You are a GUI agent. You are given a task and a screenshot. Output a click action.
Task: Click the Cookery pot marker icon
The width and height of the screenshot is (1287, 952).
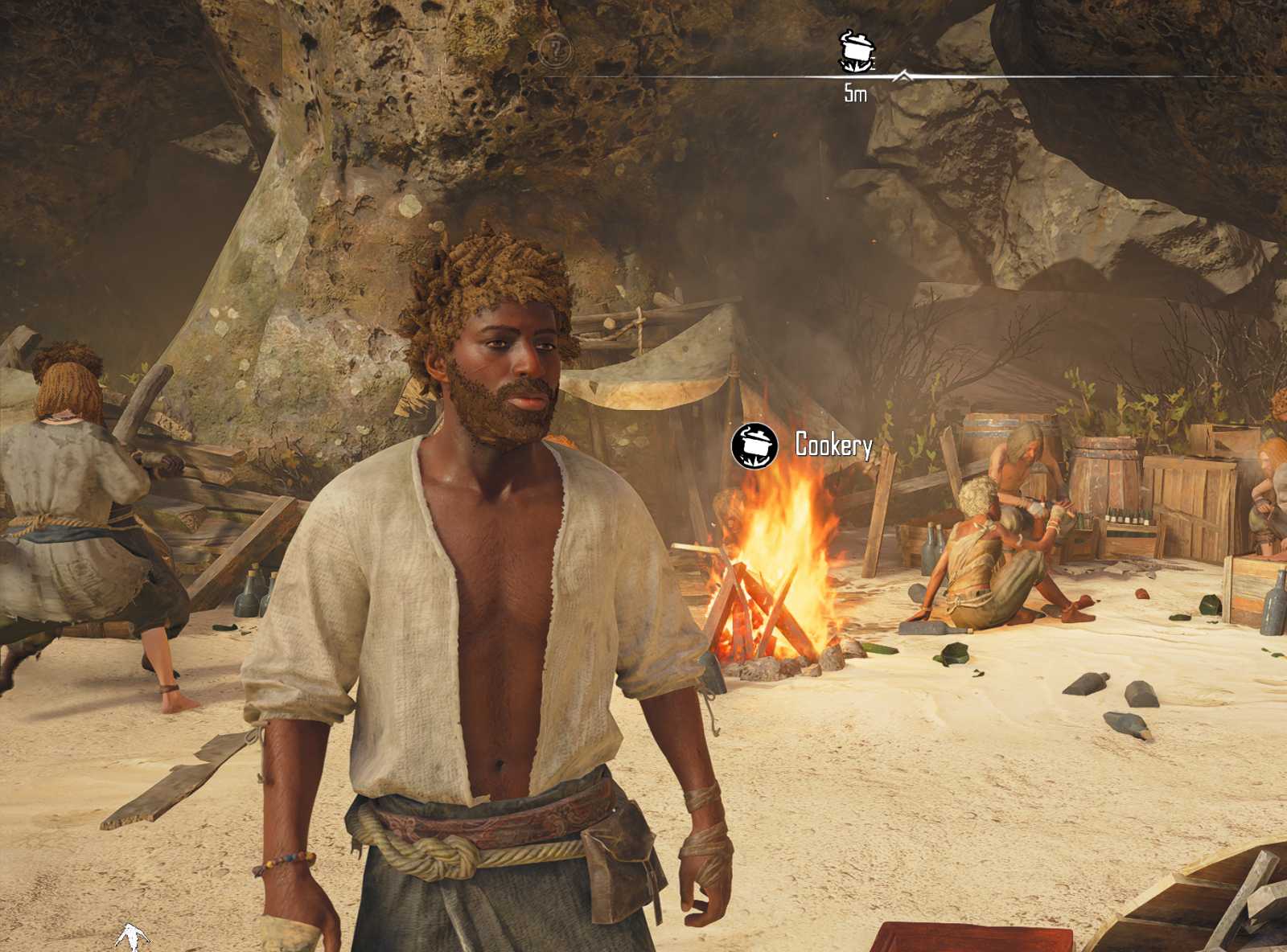point(755,445)
